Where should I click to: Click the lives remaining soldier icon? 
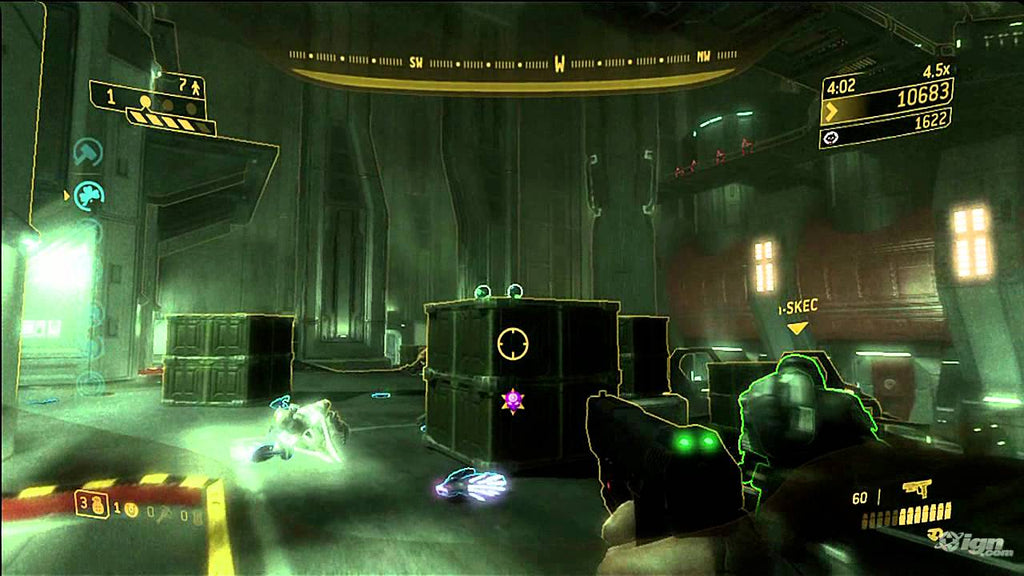point(195,88)
